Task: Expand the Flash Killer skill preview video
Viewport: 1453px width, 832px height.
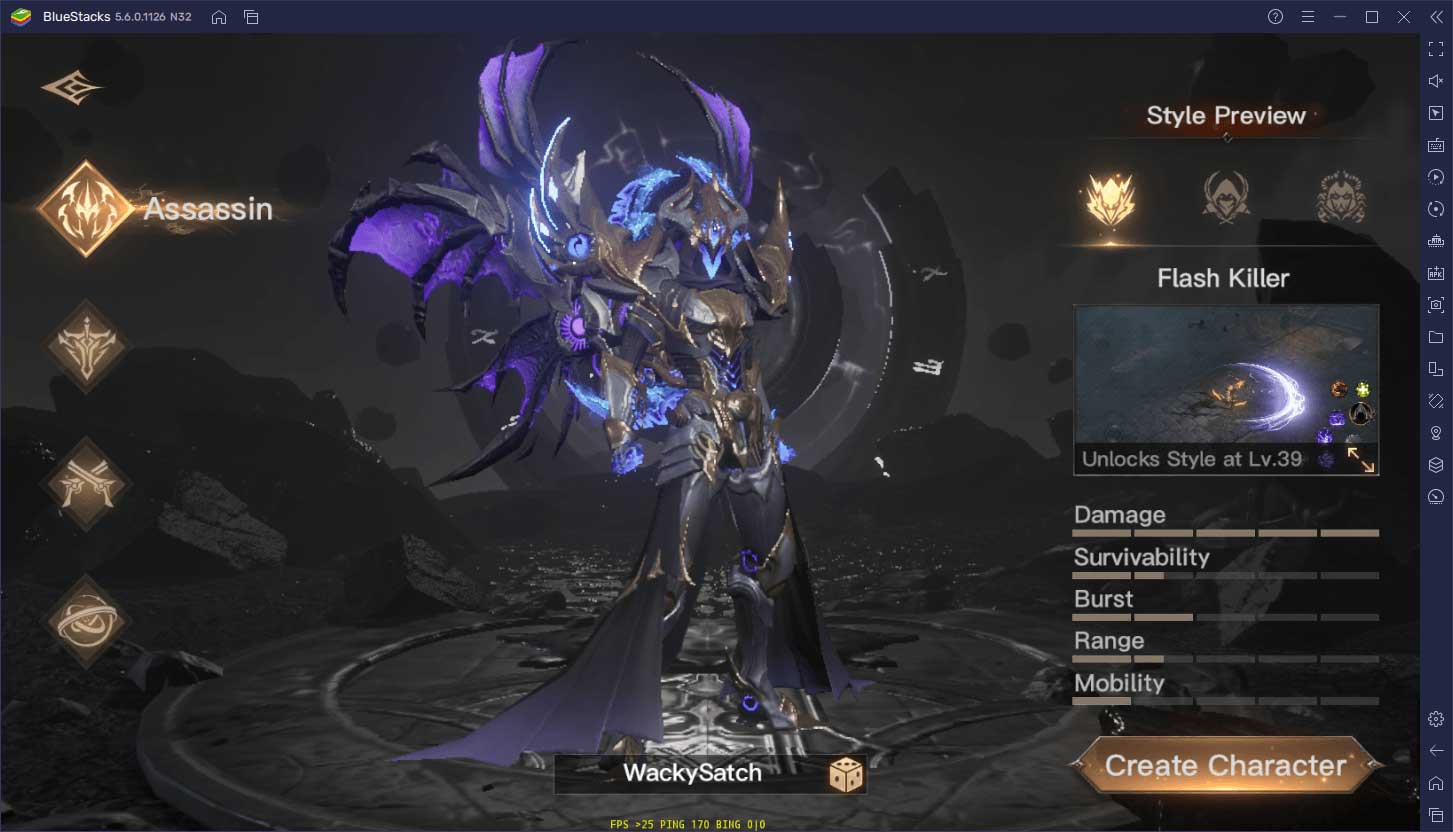Action: (x=1363, y=459)
